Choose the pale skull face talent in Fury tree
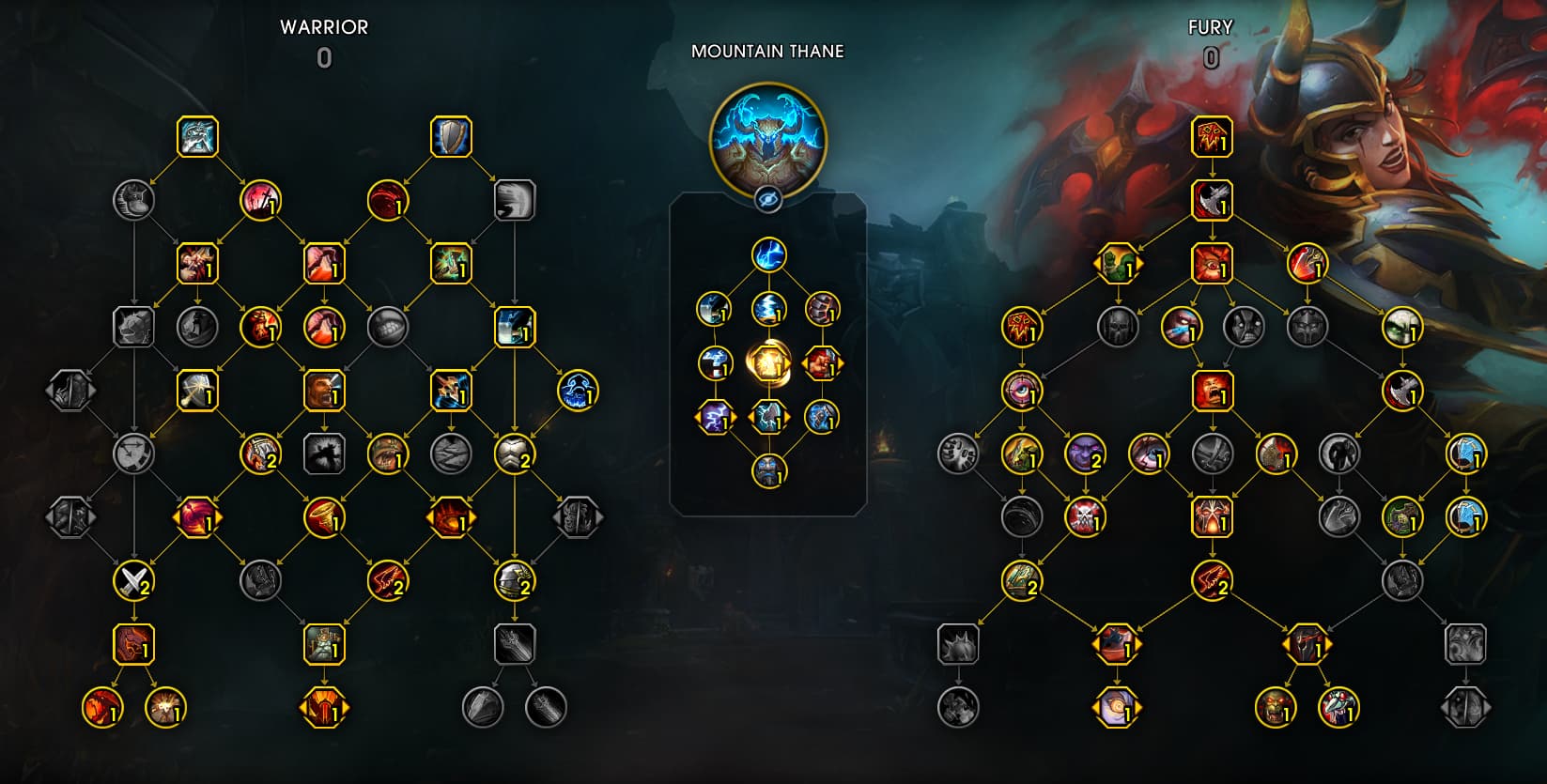 [1402, 328]
